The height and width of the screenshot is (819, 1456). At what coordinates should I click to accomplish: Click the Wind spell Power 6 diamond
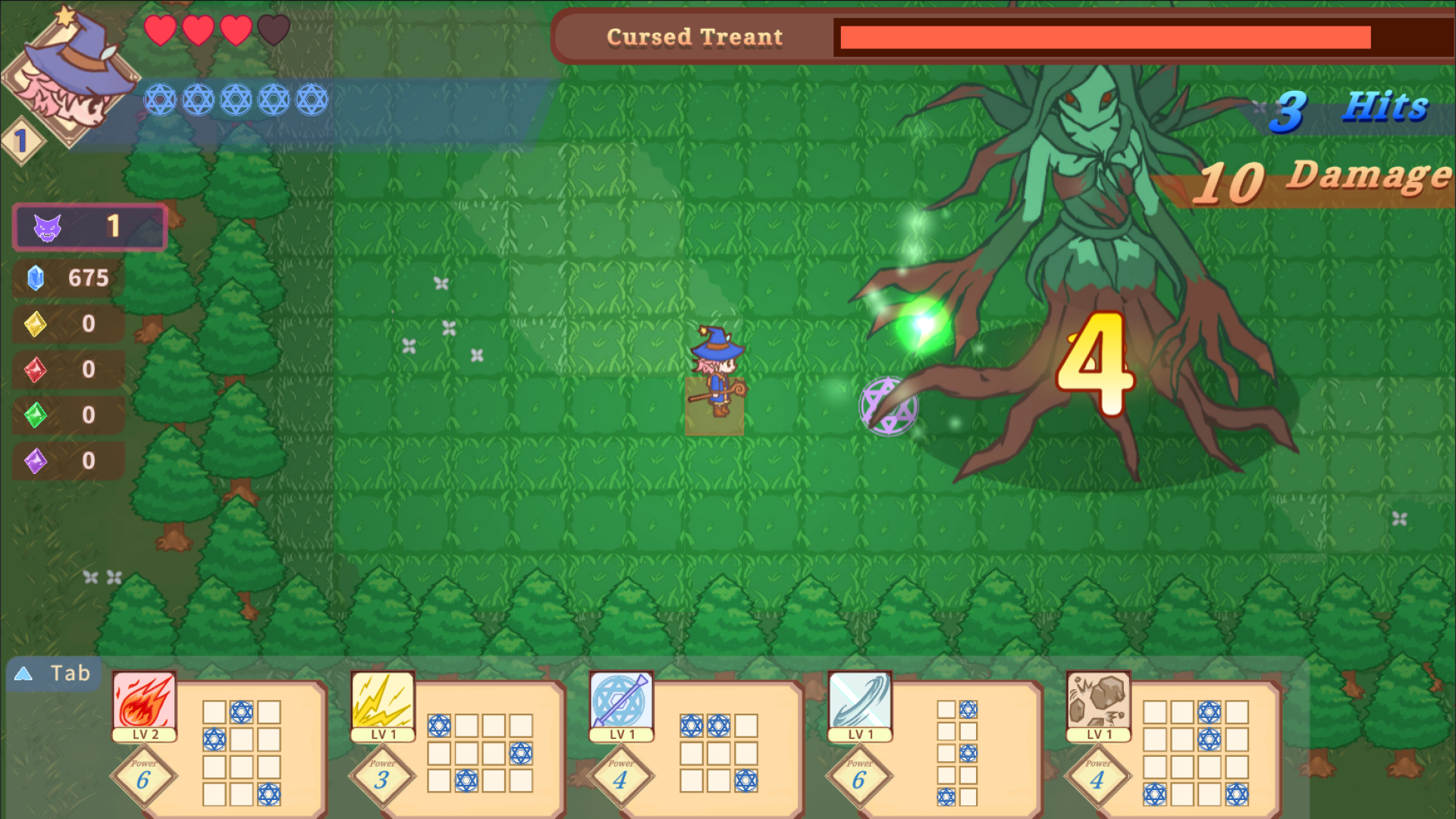point(859,776)
